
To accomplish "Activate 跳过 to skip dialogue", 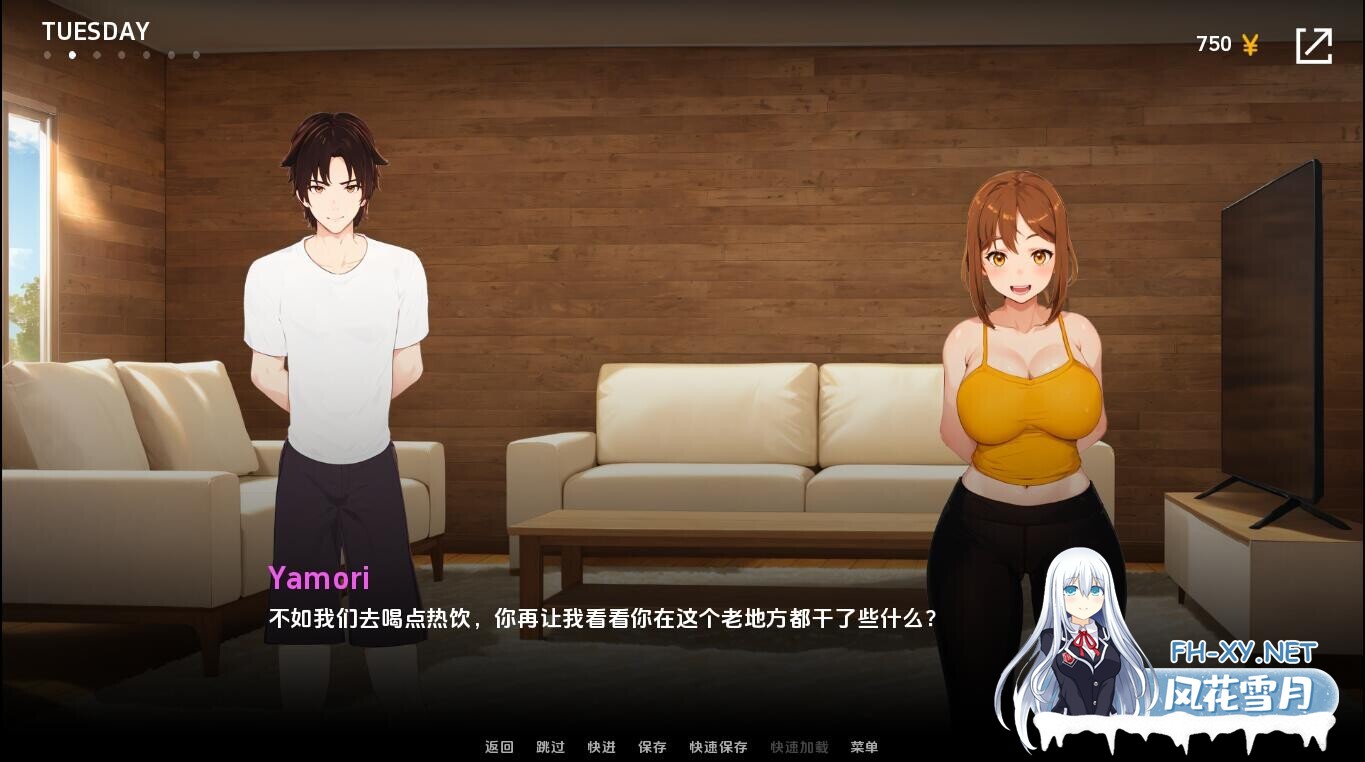I will point(550,747).
